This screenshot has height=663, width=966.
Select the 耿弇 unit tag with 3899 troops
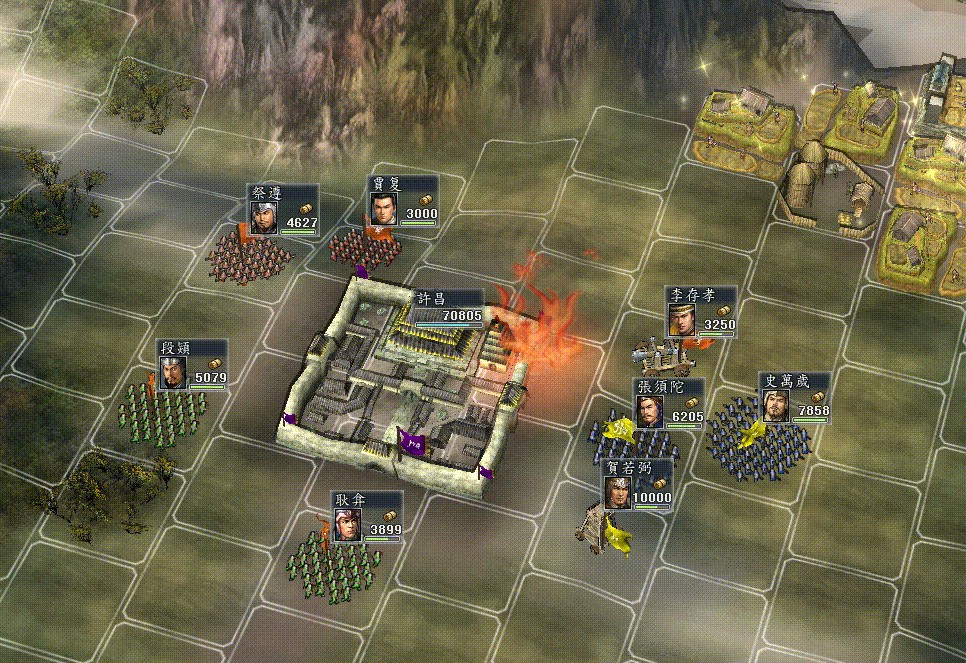point(367,517)
